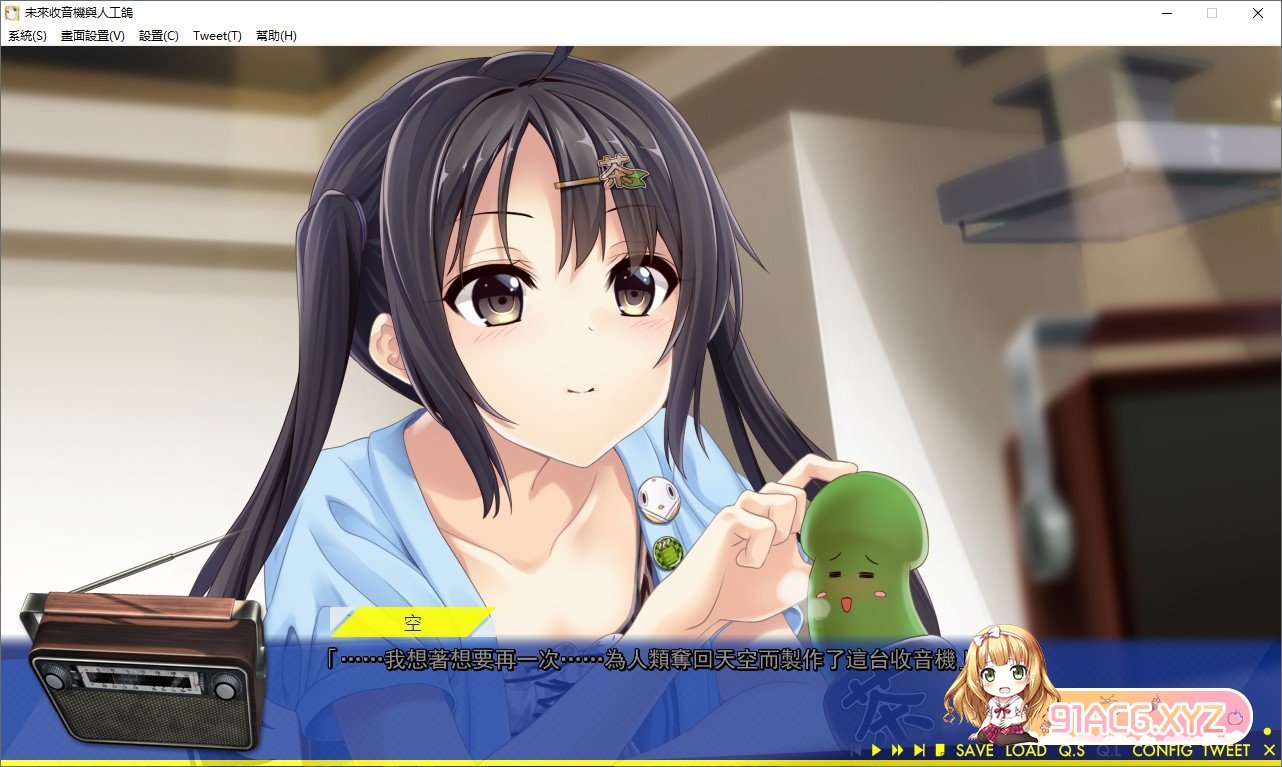This screenshot has height=767, width=1282.
Task: Start auto-play with the single arrow icon
Action: [x=876, y=750]
